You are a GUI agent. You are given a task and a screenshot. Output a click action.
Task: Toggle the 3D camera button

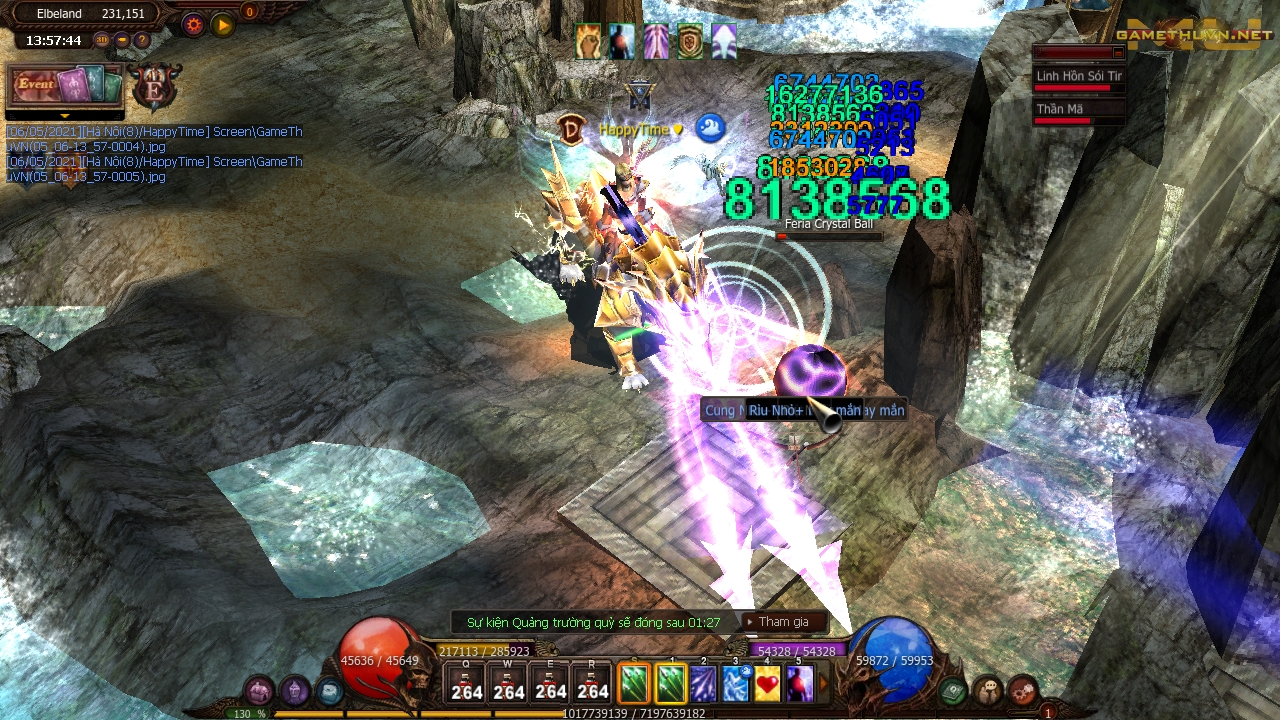point(102,41)
